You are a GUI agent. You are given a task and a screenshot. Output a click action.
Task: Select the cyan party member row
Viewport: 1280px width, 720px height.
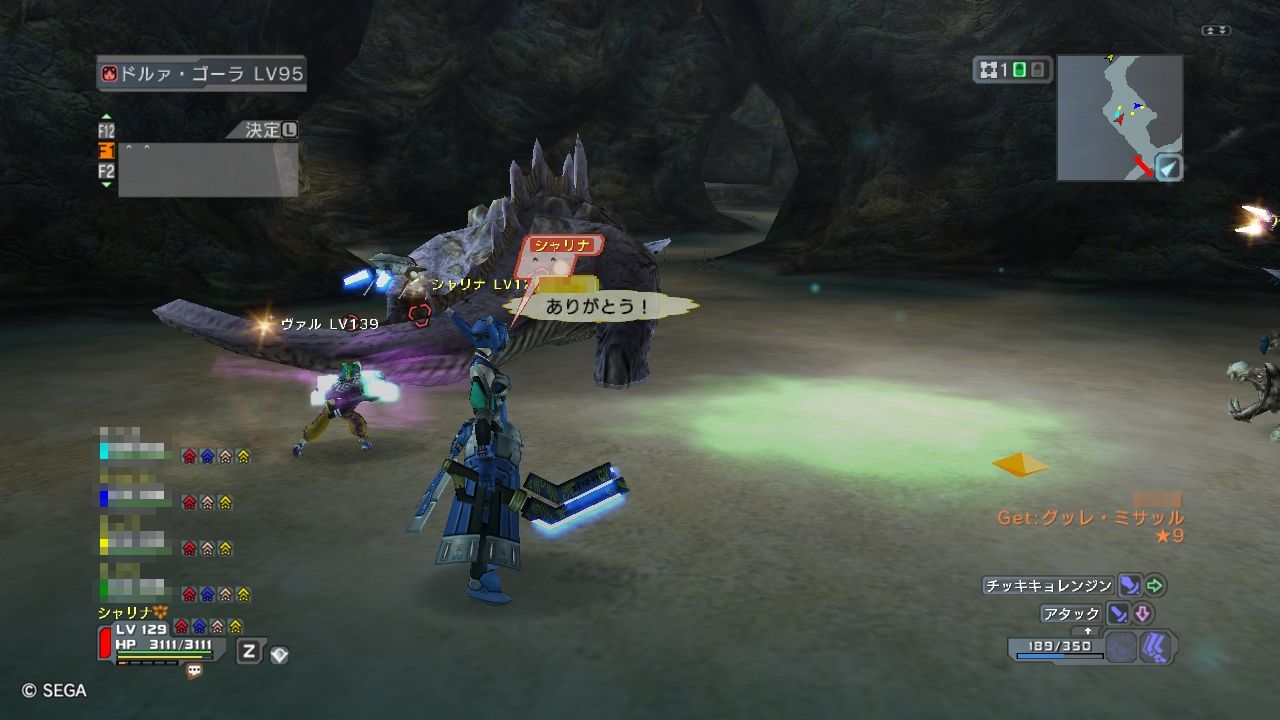(x=134, y=455)
